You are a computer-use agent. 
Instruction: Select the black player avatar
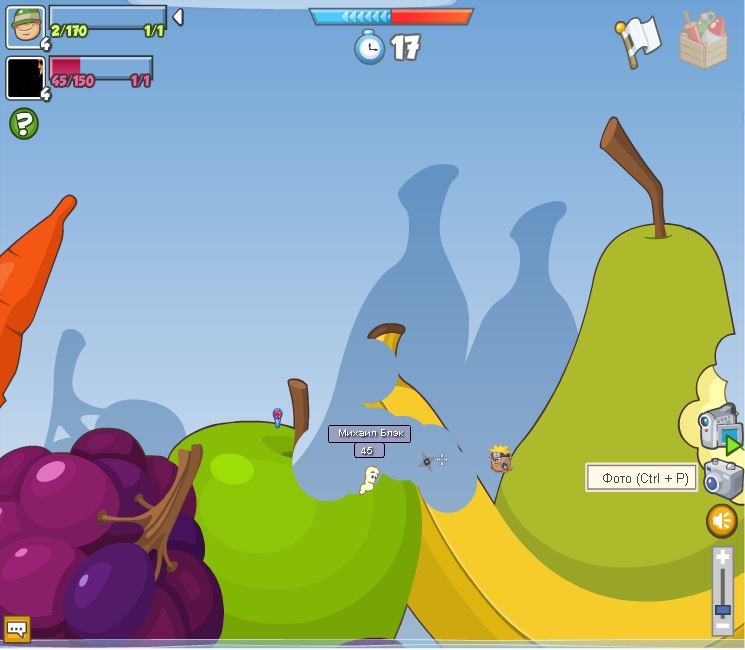tap(25, 78)
